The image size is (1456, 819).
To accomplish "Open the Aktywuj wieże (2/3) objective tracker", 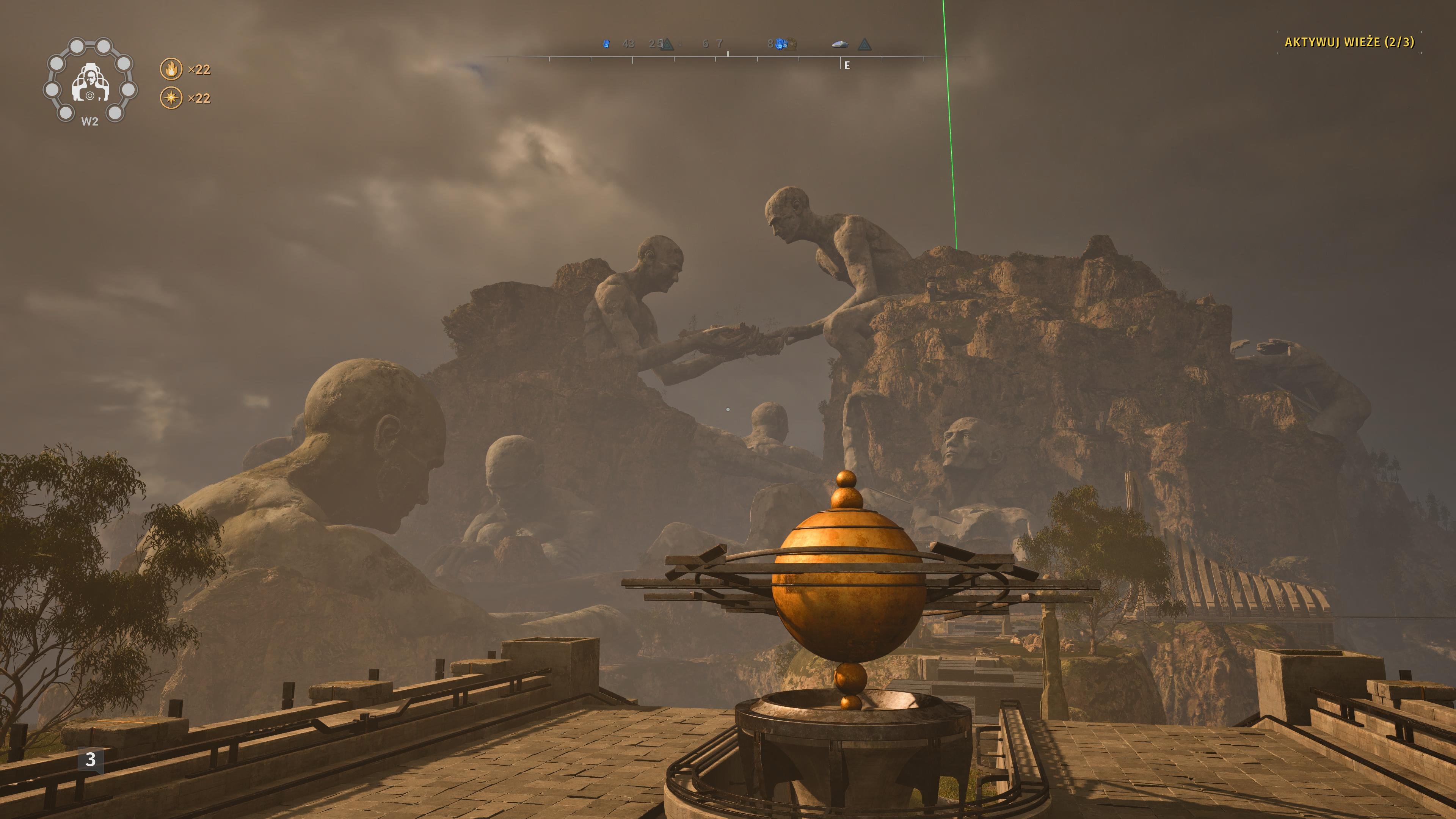I will click(1349, 42).
